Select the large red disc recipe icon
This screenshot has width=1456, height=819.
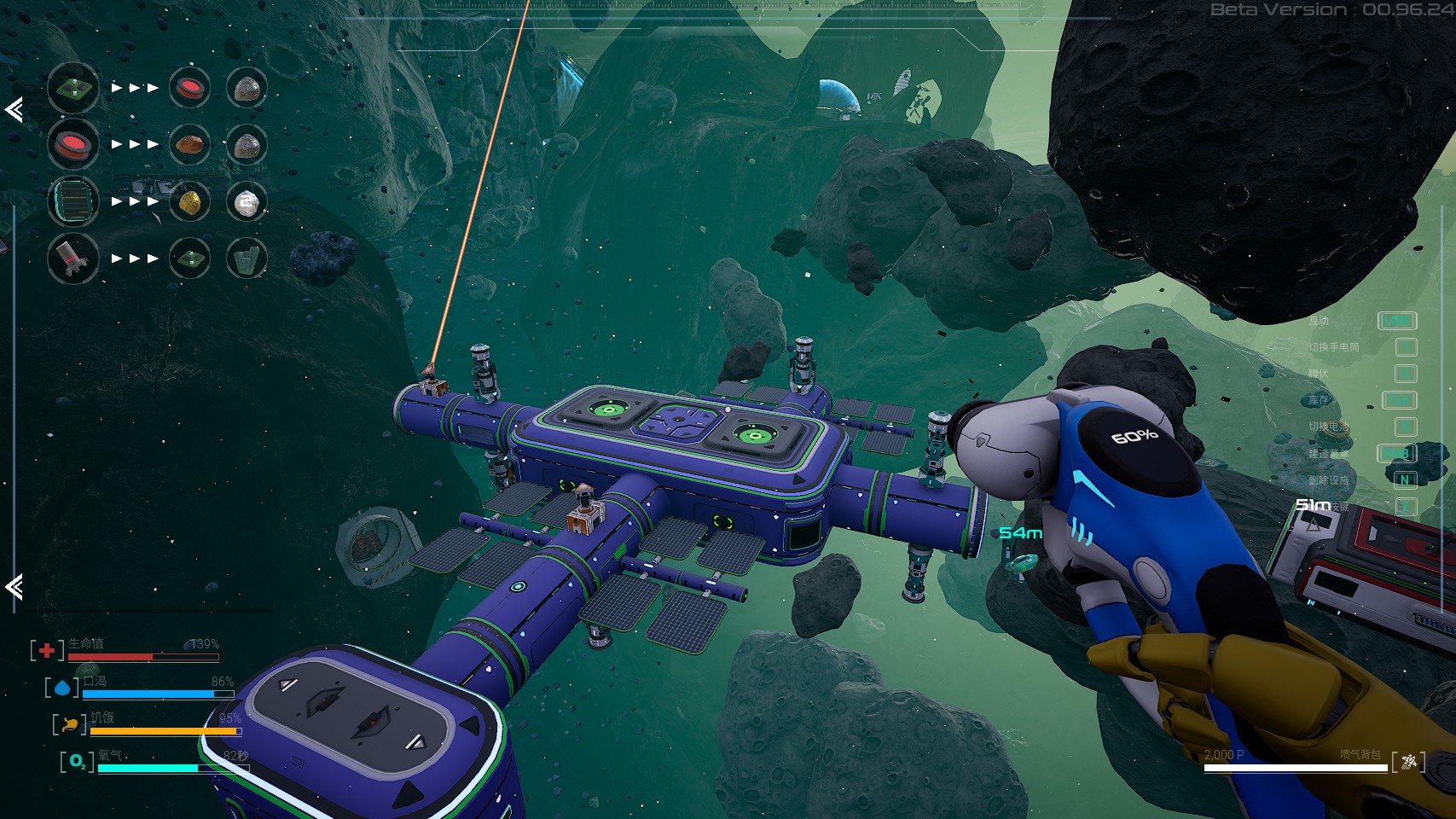coord(73,144)
